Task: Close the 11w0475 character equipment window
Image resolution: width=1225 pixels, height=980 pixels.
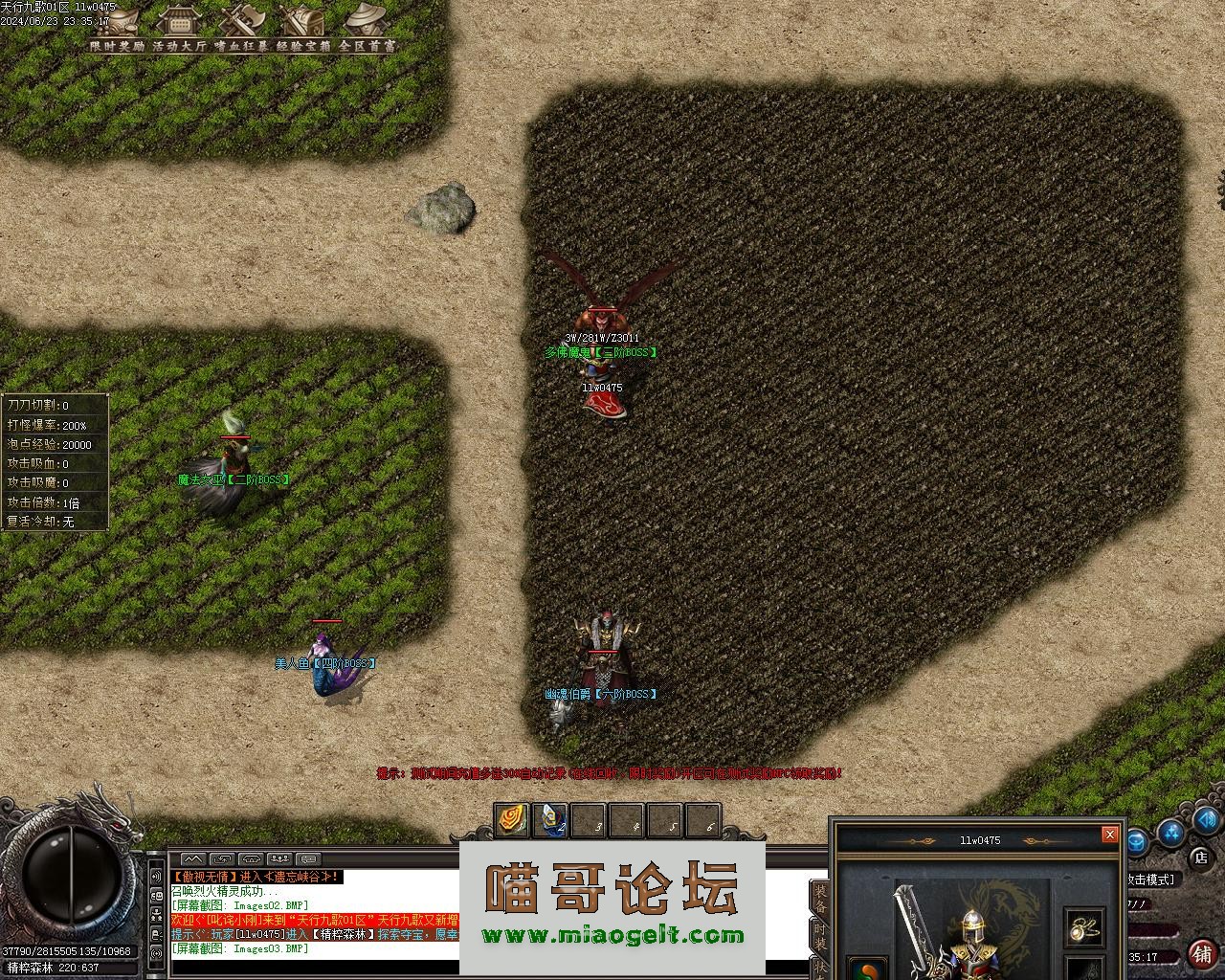Action: coord(1109,835)
